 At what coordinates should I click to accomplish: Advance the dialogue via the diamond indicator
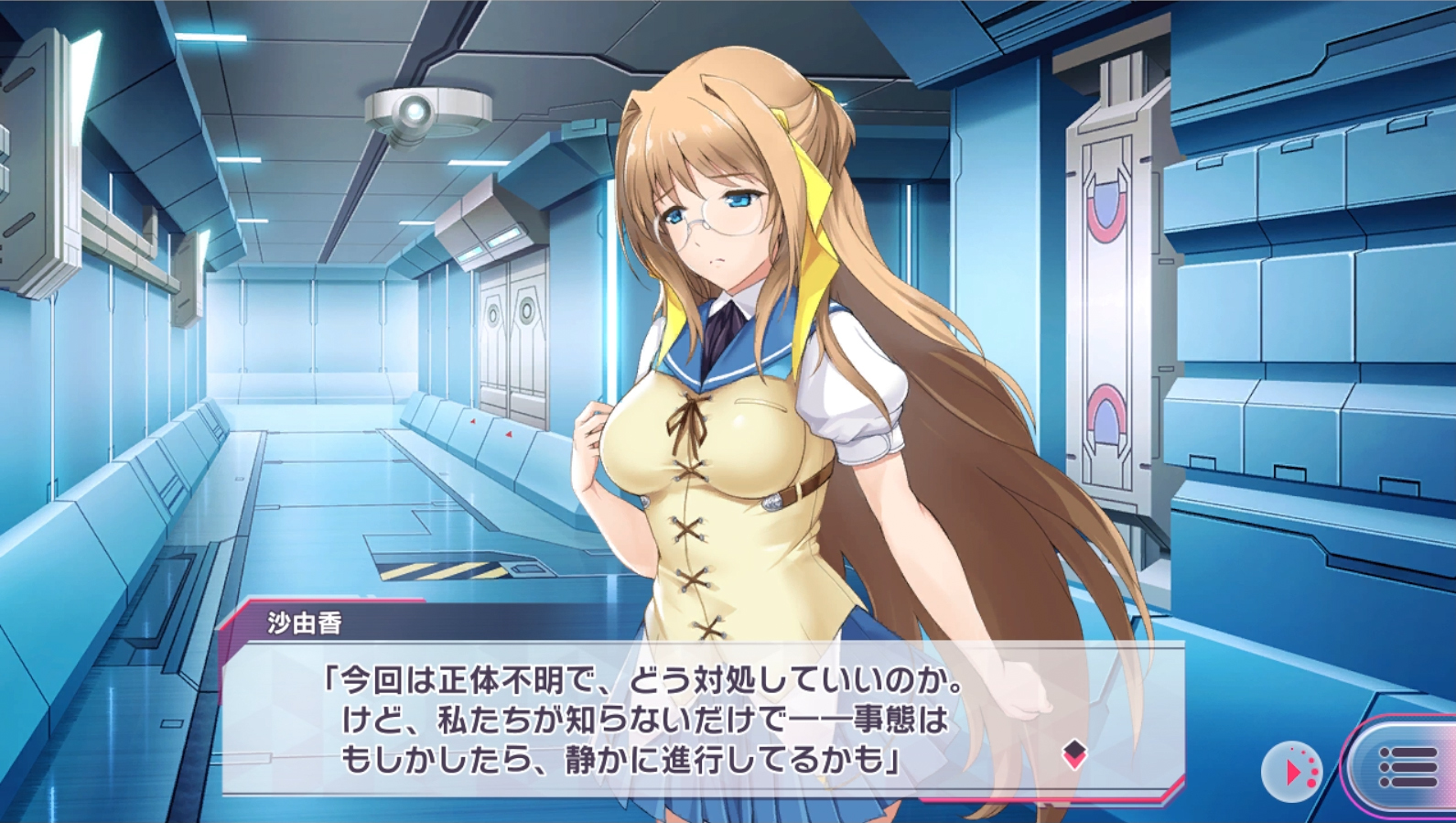[1074, 753]
